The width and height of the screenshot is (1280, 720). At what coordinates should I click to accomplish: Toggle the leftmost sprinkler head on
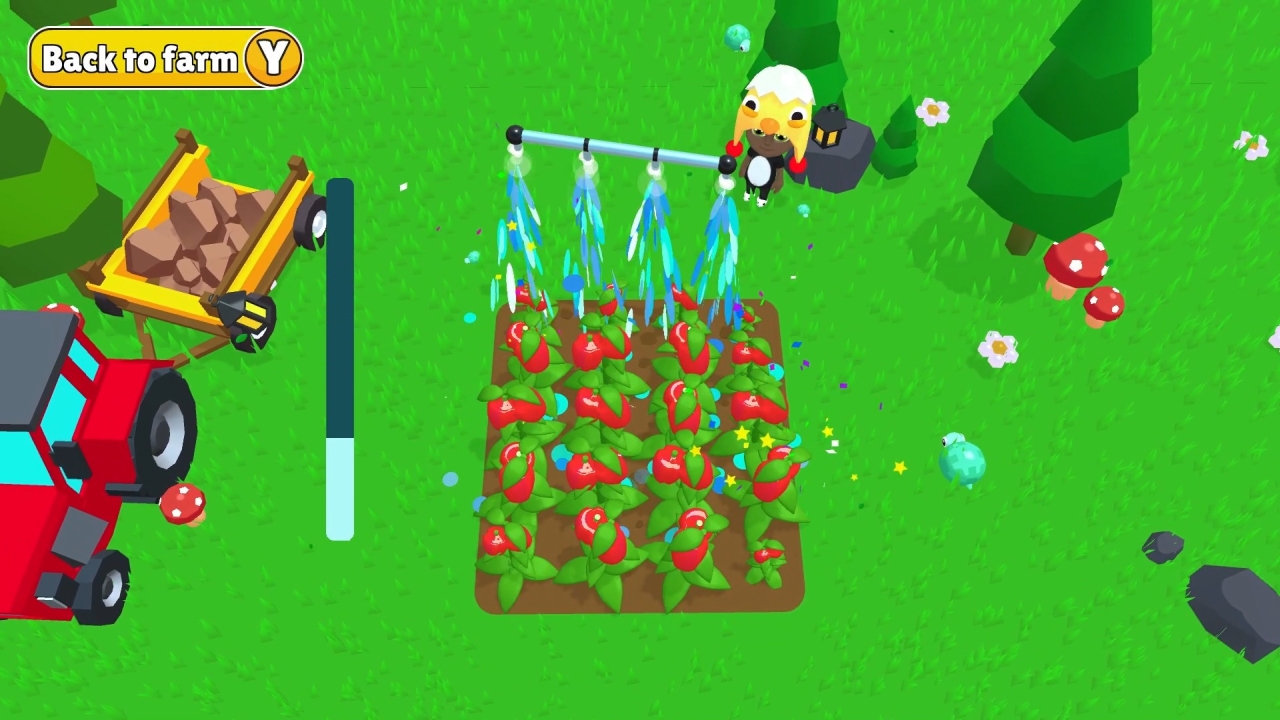(516, 145)
